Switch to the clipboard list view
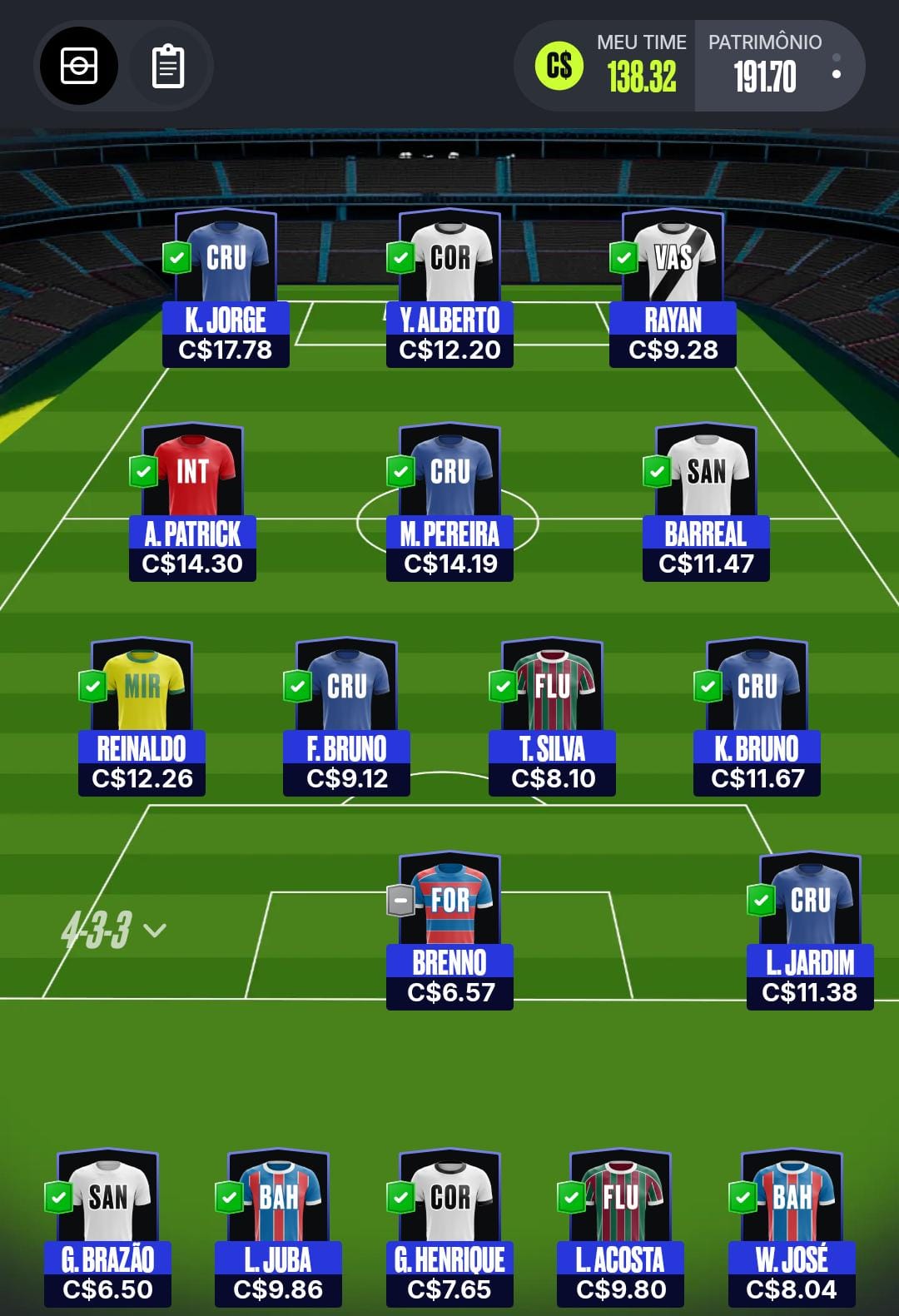This screenshot has height=1316, width=899. tap(167, 66)
